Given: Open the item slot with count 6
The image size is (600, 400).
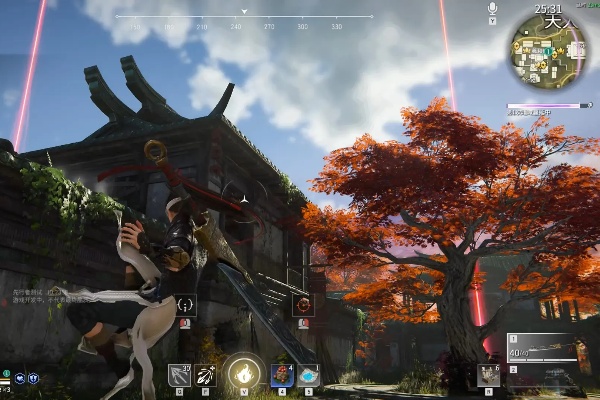Looking at the screenshot, I should (x=488, y=375).
